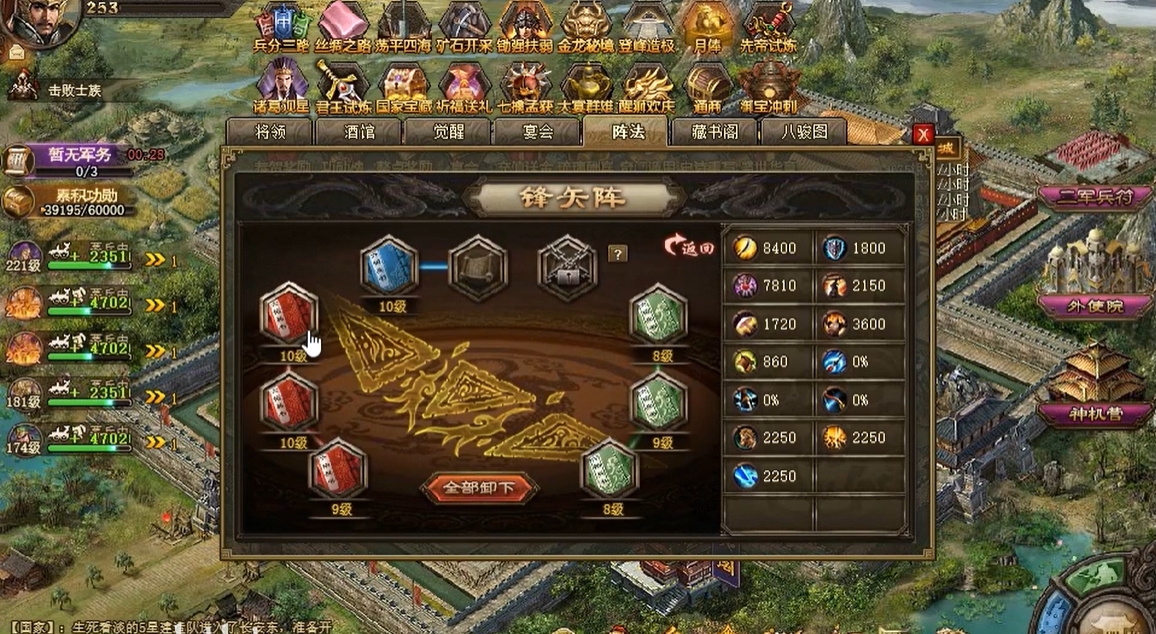Open the 通商 trade icon
1156x634 pixels.
pos(708,84)
